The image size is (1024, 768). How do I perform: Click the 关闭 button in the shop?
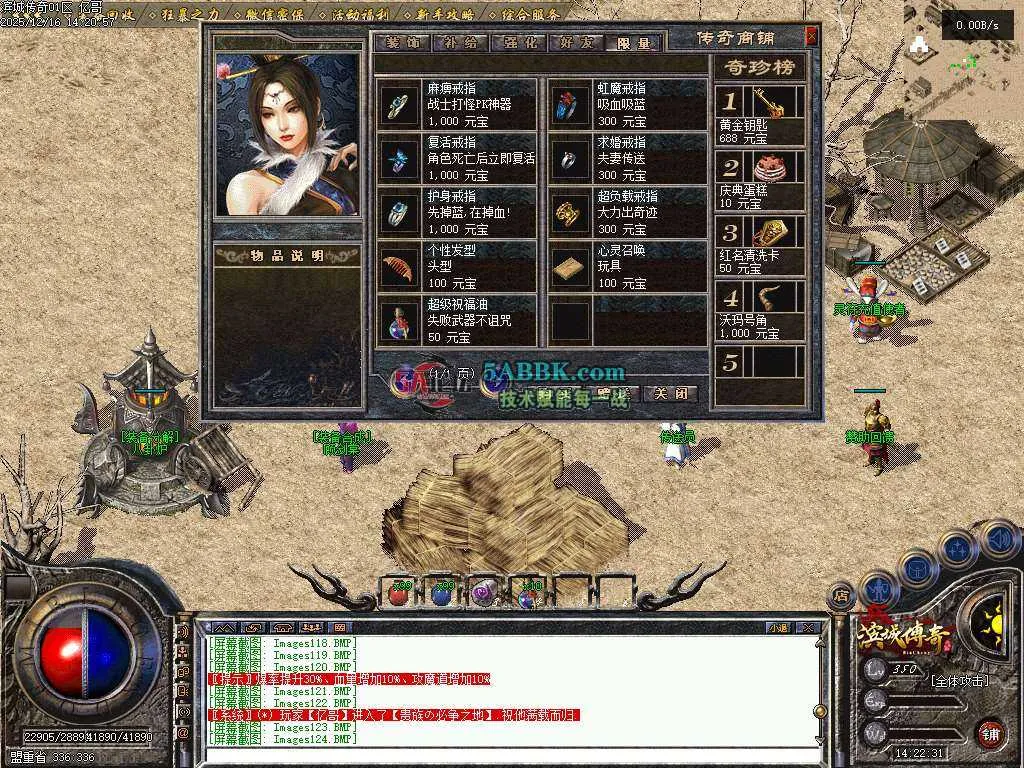[x=669, y=393]
